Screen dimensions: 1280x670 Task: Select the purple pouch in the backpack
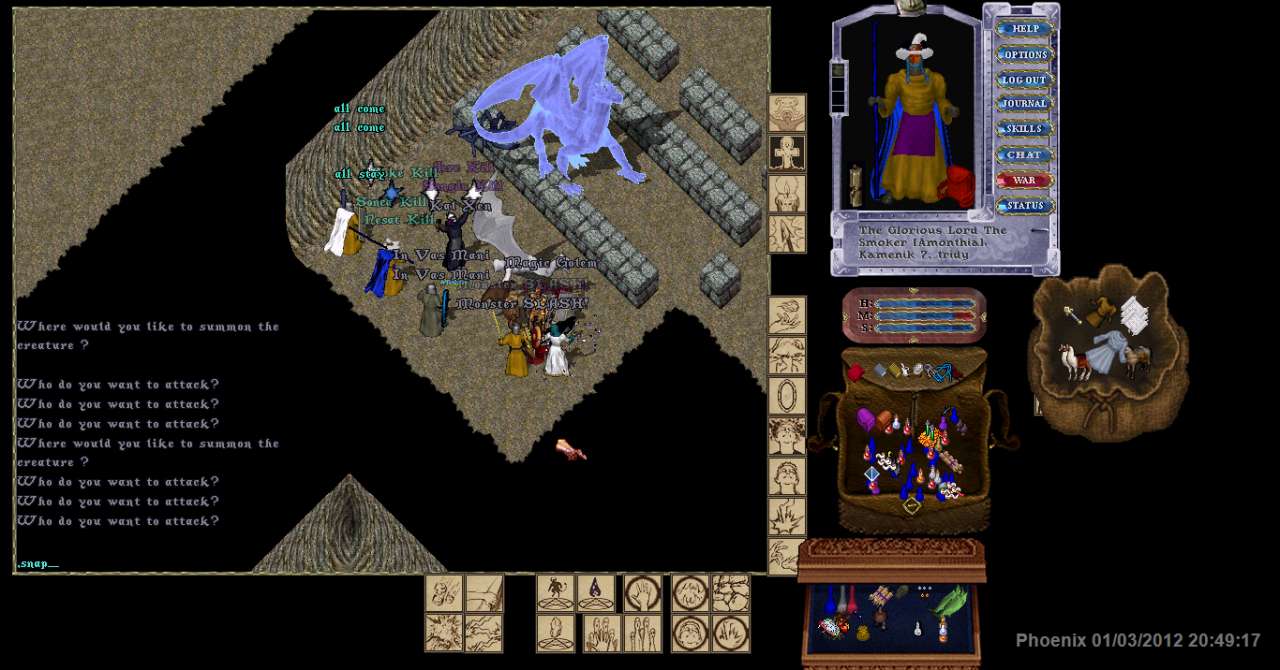pyautogui.click(x=866, y=419)
